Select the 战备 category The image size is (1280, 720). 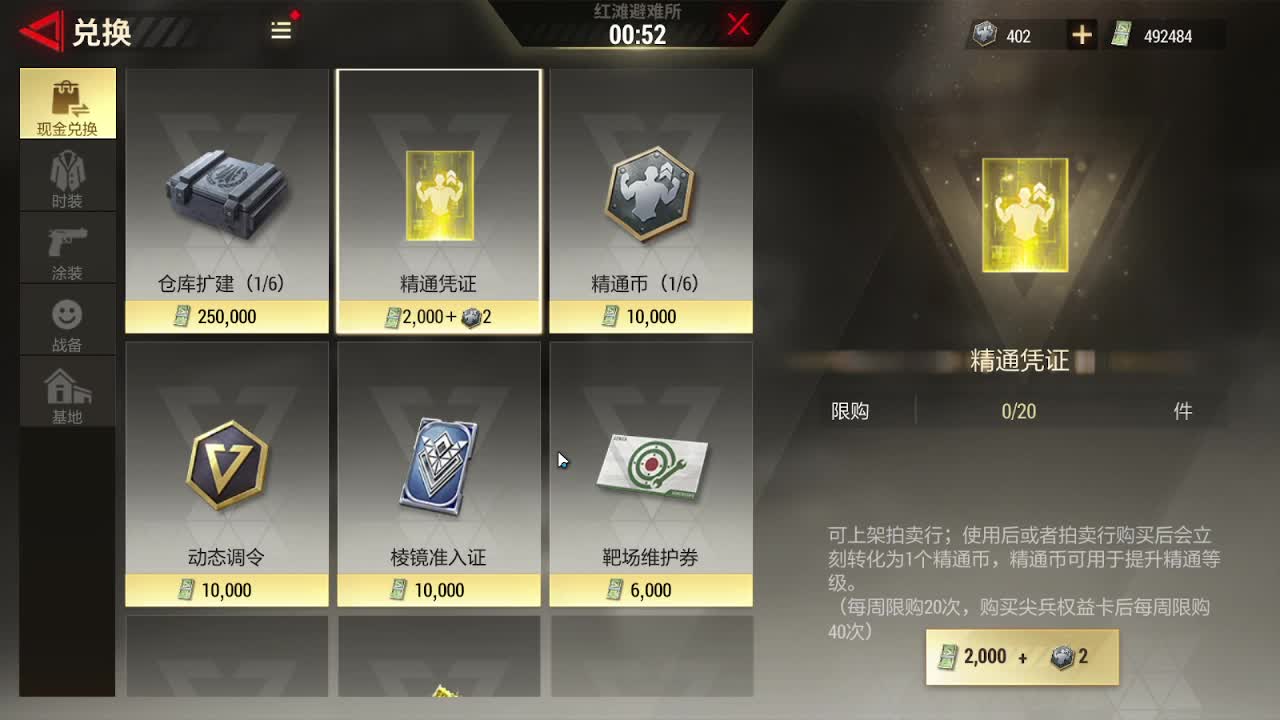click(67, 320)
